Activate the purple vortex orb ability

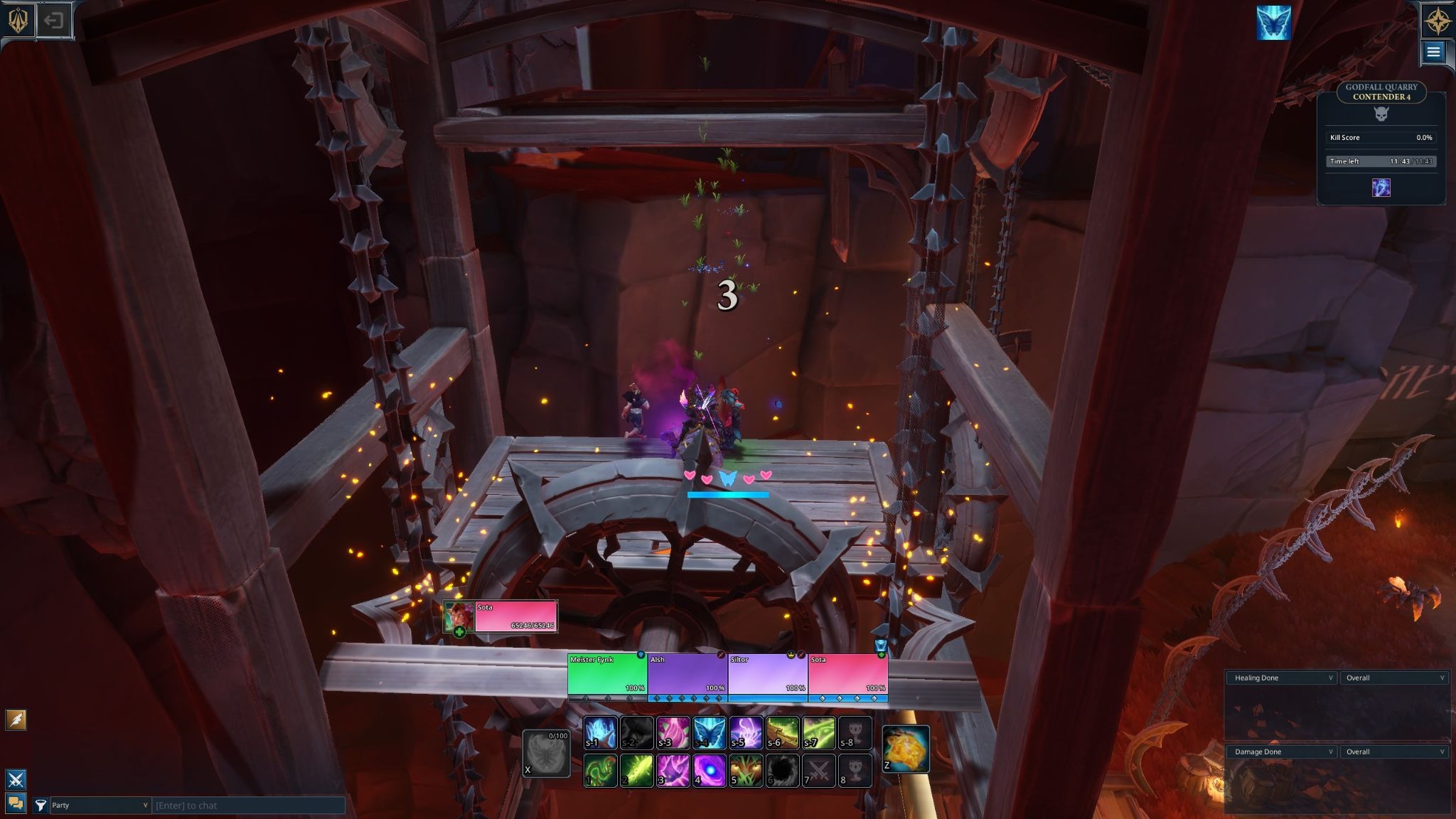click(710, 771)
